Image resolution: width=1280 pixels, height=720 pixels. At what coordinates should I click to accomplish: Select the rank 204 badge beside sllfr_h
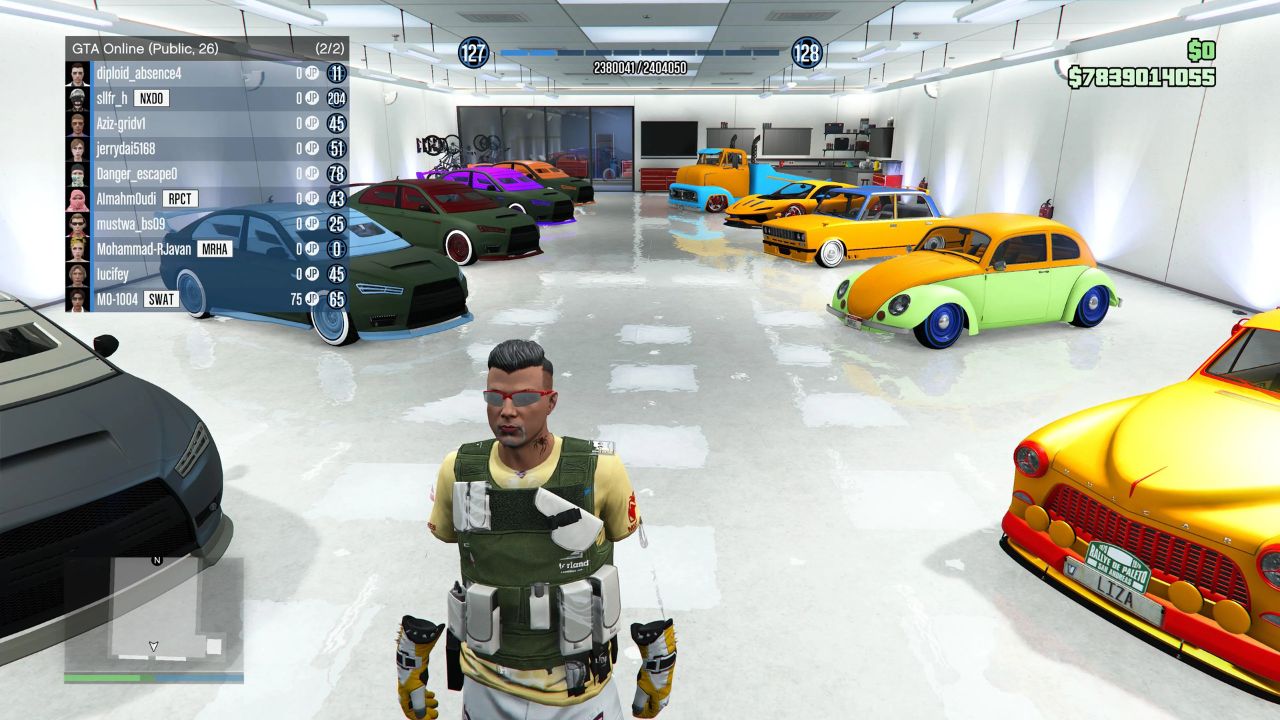[x=336, y=99]
